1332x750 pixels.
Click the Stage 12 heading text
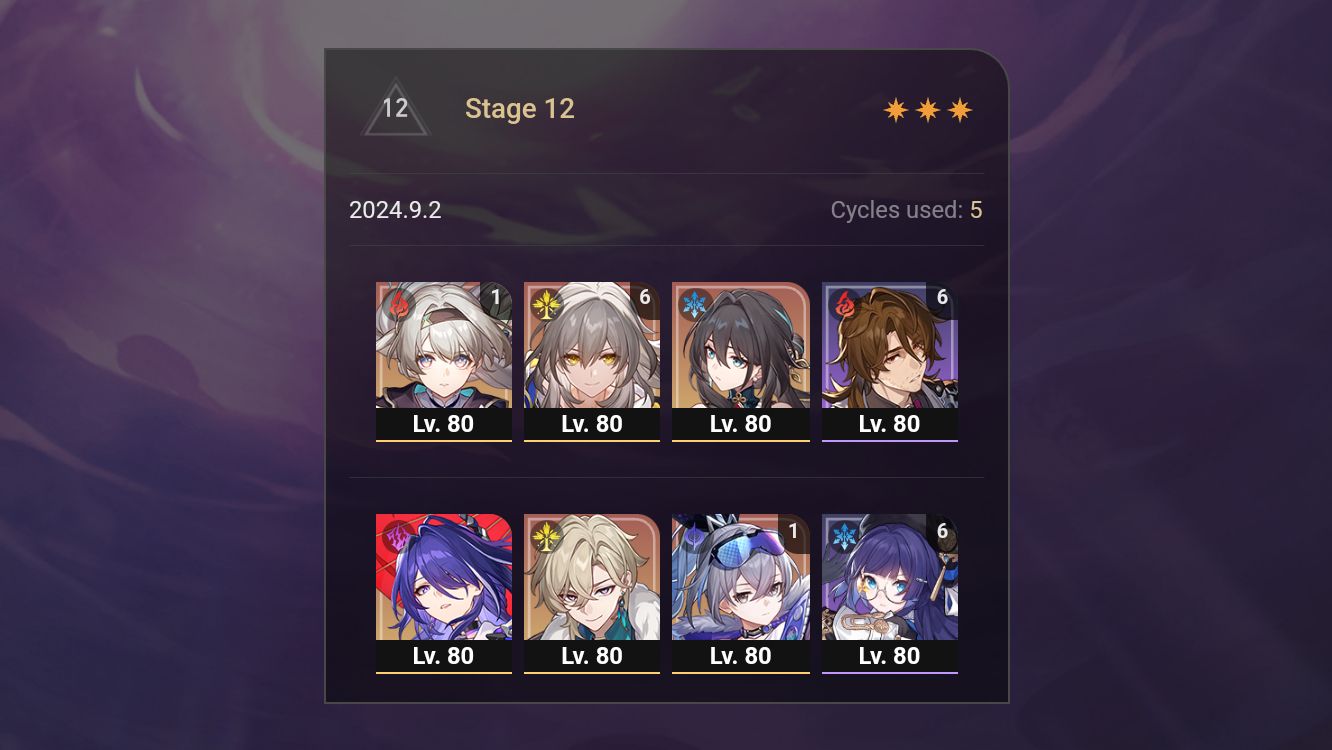click(x=520, y=108)
